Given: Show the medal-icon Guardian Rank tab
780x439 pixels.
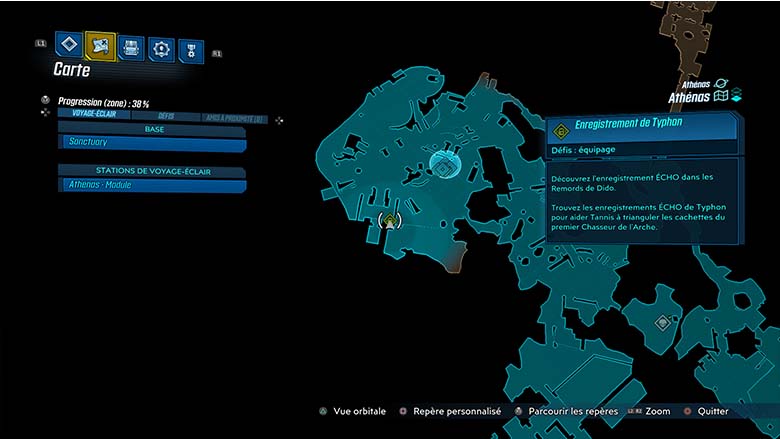Looking at the screenshot, I should 190,51.
